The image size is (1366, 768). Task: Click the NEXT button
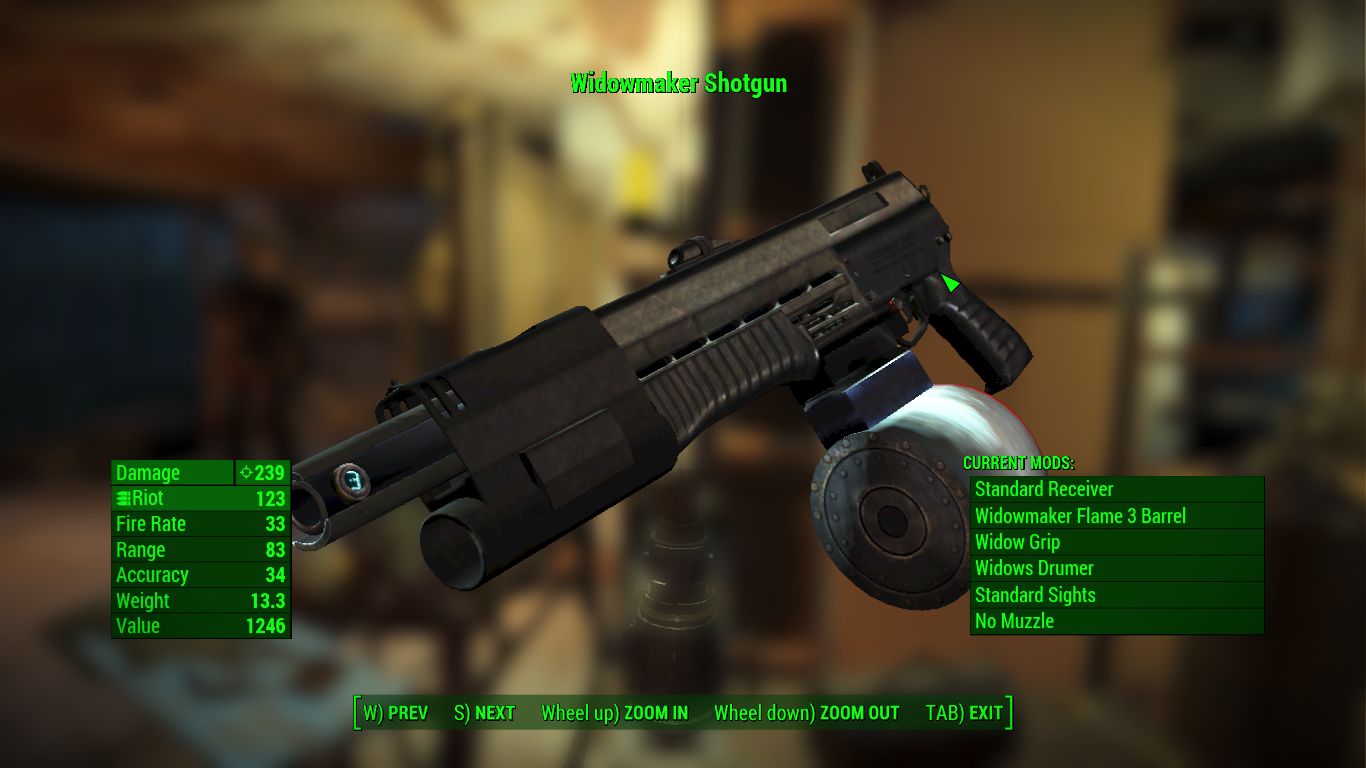click(x=484, y=713)
